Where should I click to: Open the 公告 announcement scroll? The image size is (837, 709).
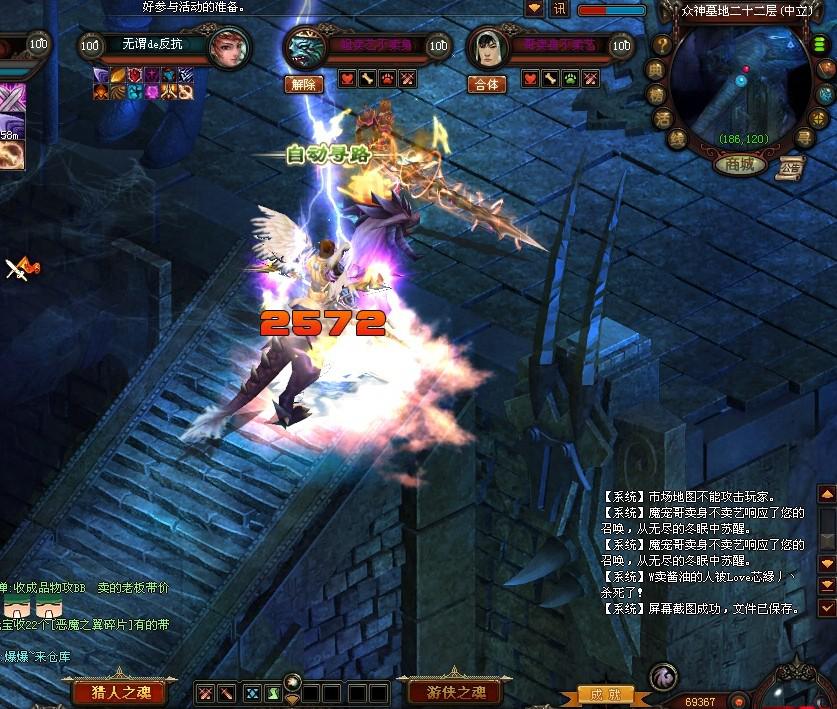coord(792,166)
